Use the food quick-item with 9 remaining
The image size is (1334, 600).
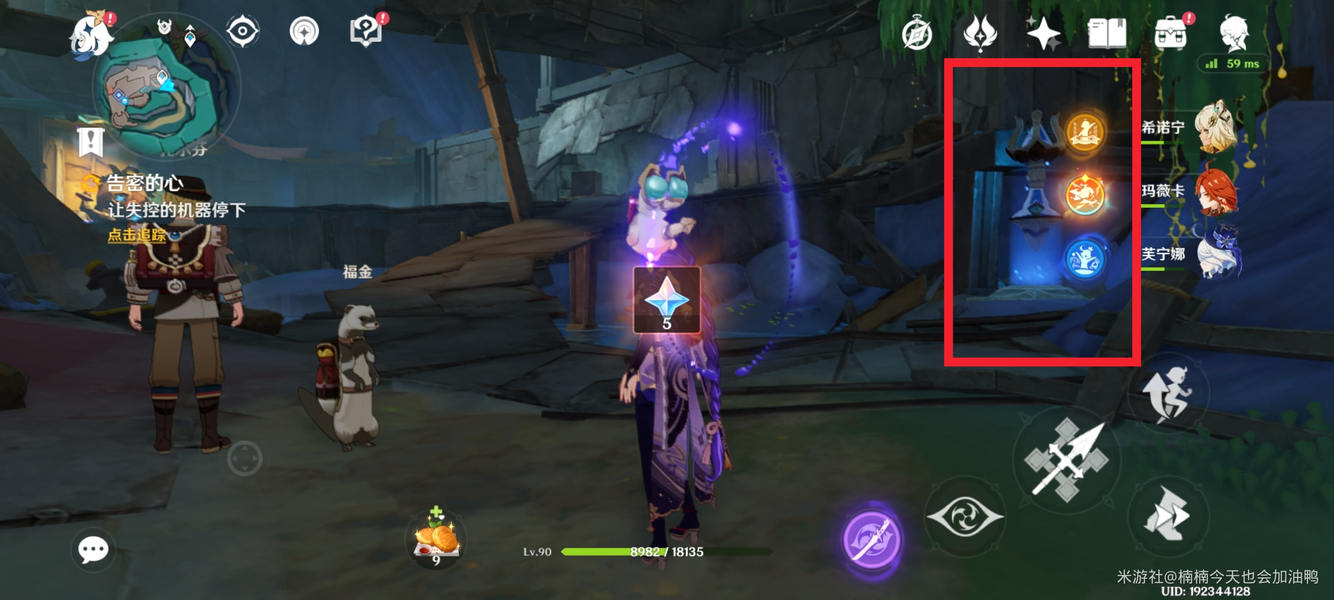click(437, 539)
